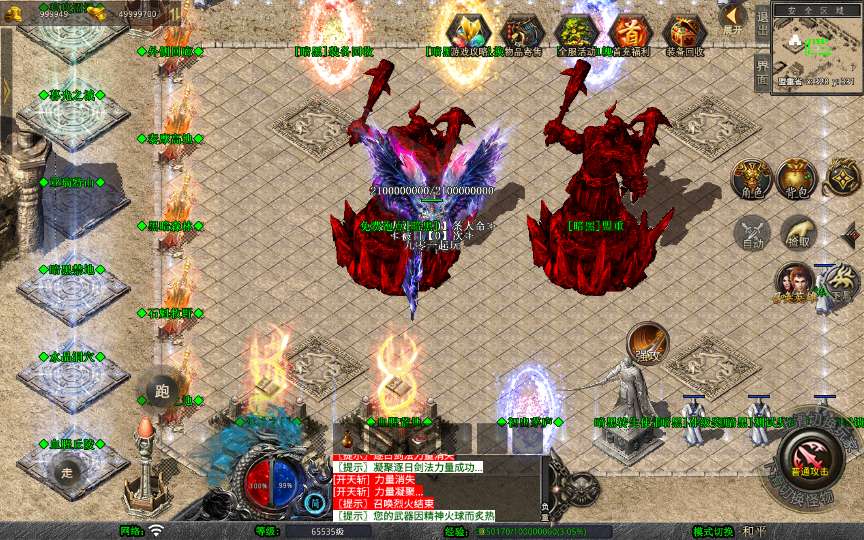Switch movement to 走 walk mode

(x=68, y=472)
